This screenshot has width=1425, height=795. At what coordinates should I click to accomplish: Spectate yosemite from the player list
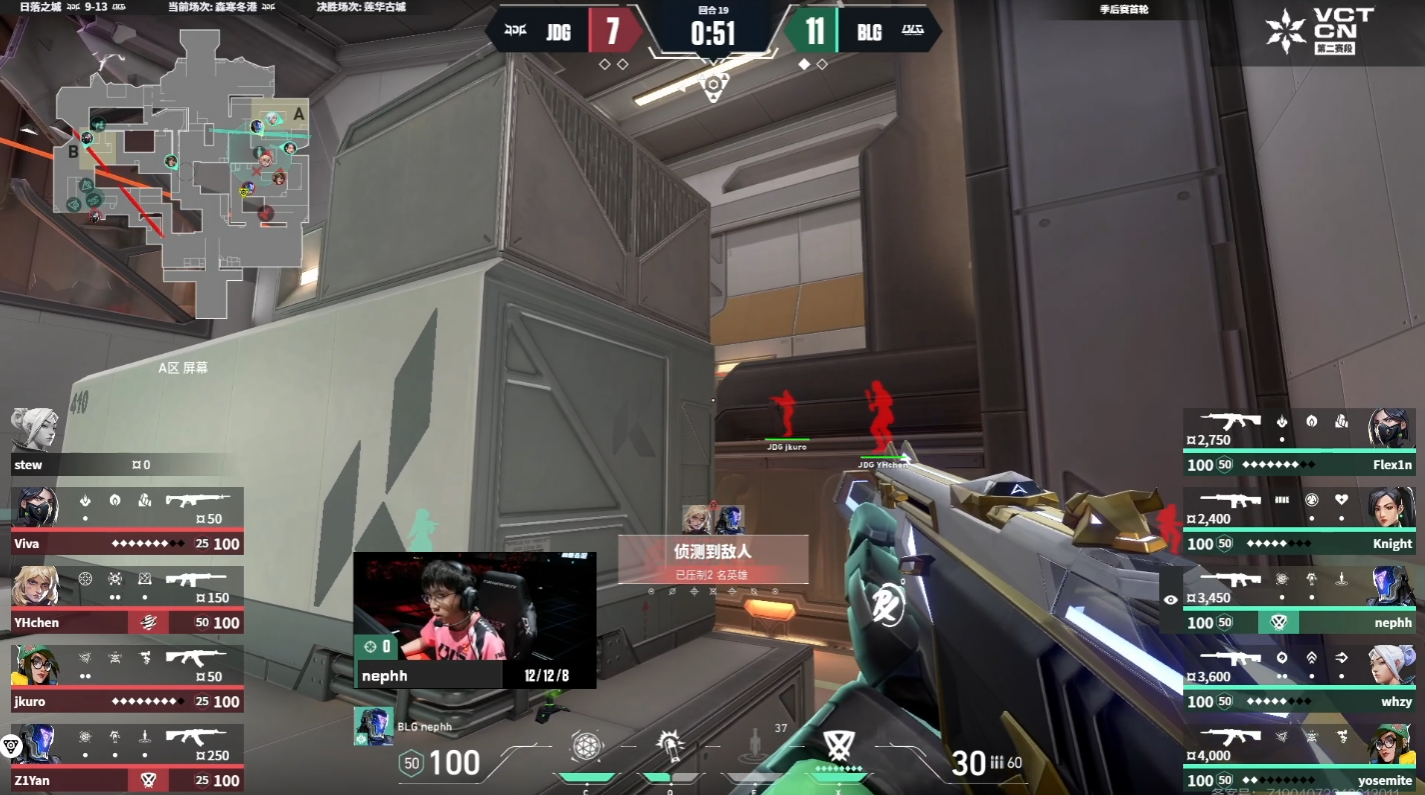click(1298, 758)
